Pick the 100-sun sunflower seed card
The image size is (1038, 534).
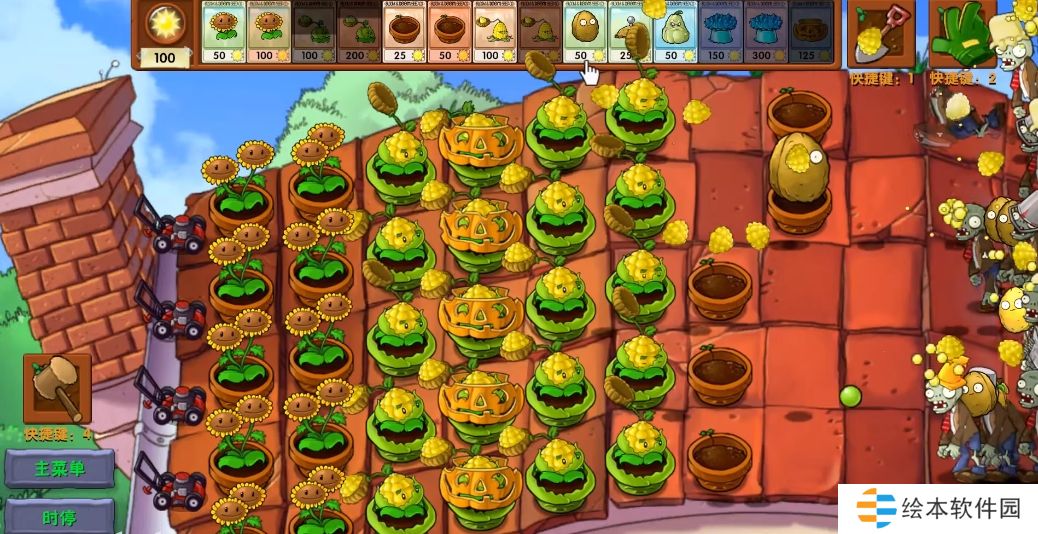tap(268, 35)
